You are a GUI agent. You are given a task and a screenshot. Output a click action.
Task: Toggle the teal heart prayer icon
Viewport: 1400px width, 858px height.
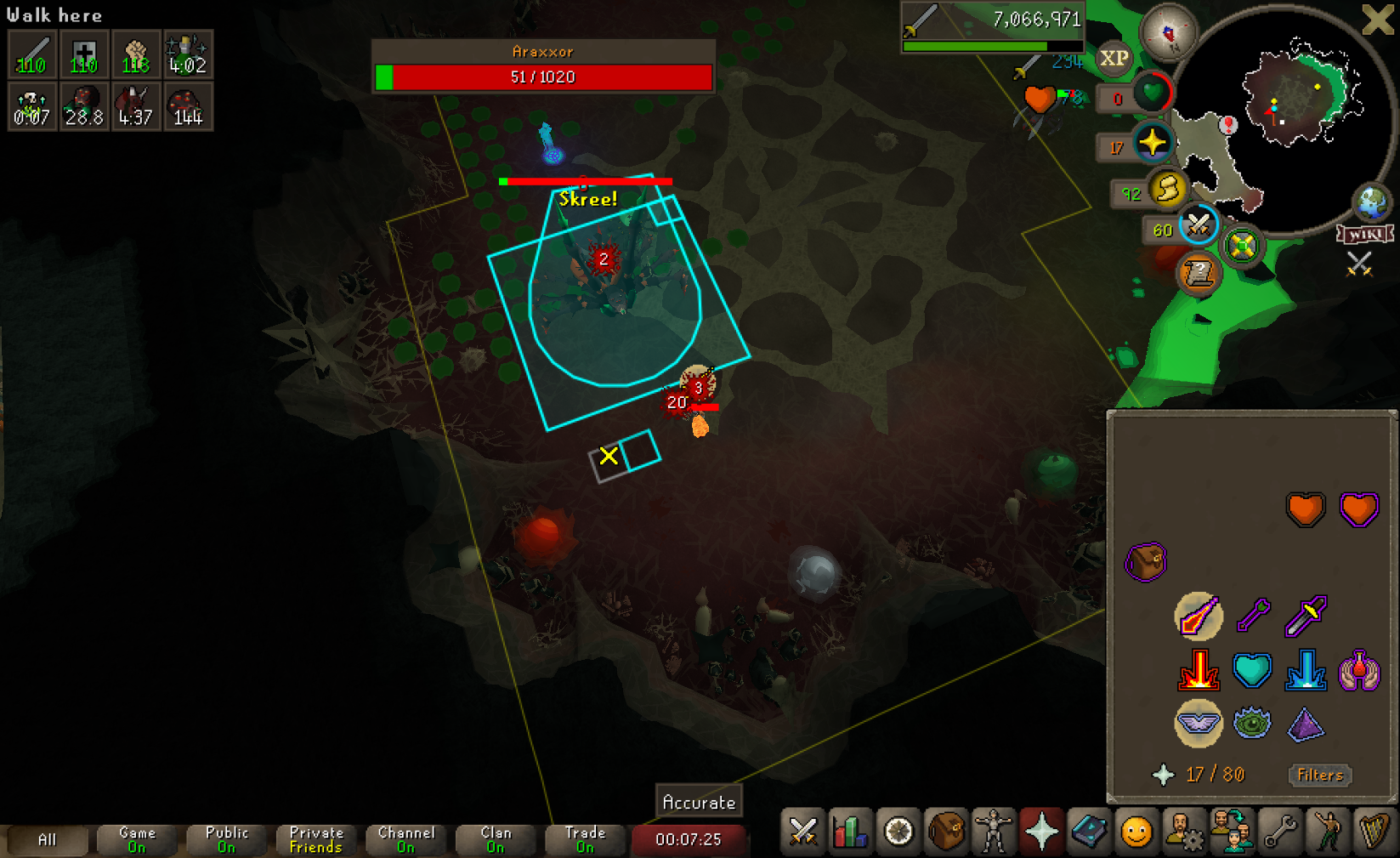coord(1251,670)
